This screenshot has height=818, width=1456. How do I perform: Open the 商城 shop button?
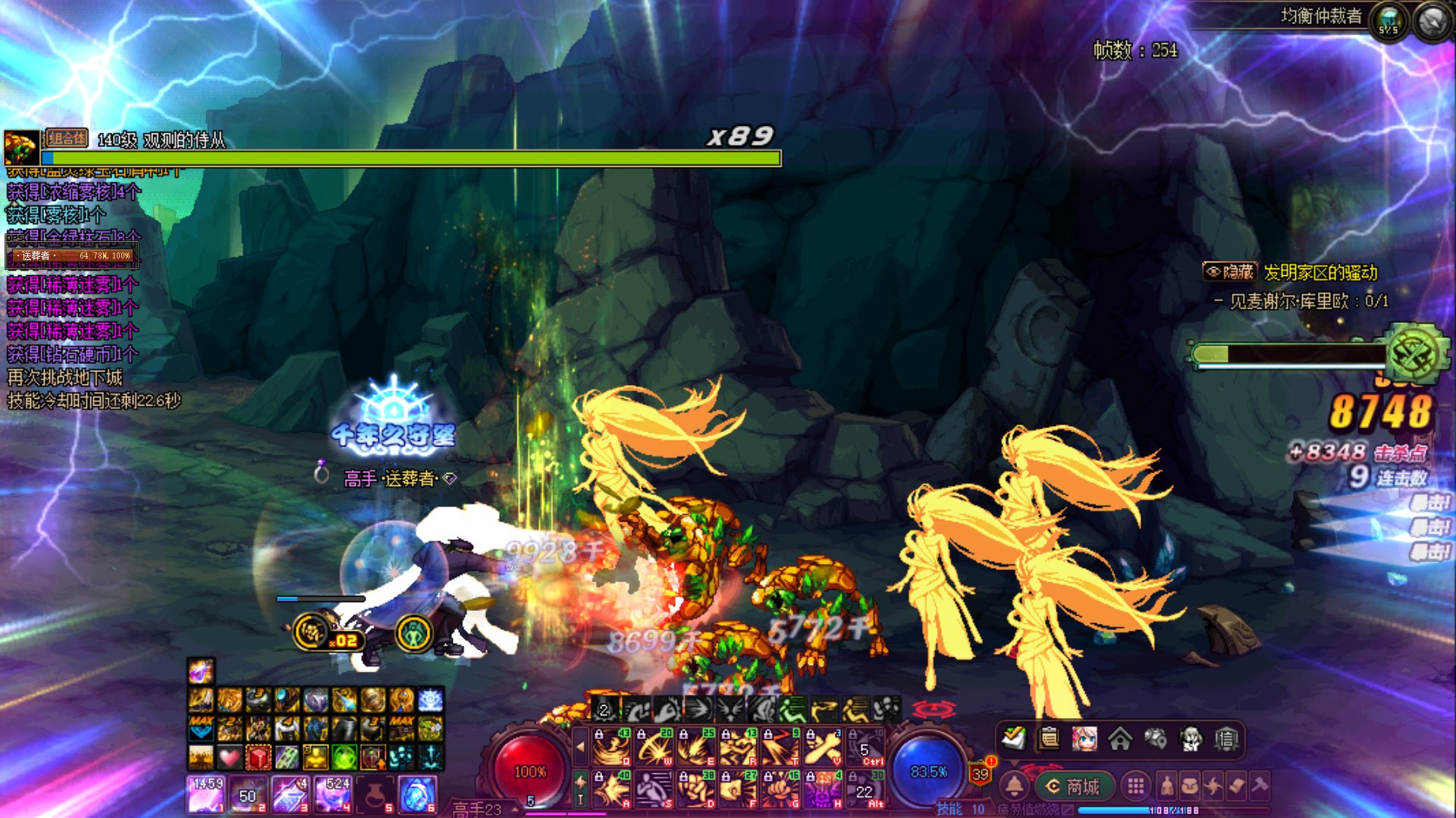(1073, 786)
